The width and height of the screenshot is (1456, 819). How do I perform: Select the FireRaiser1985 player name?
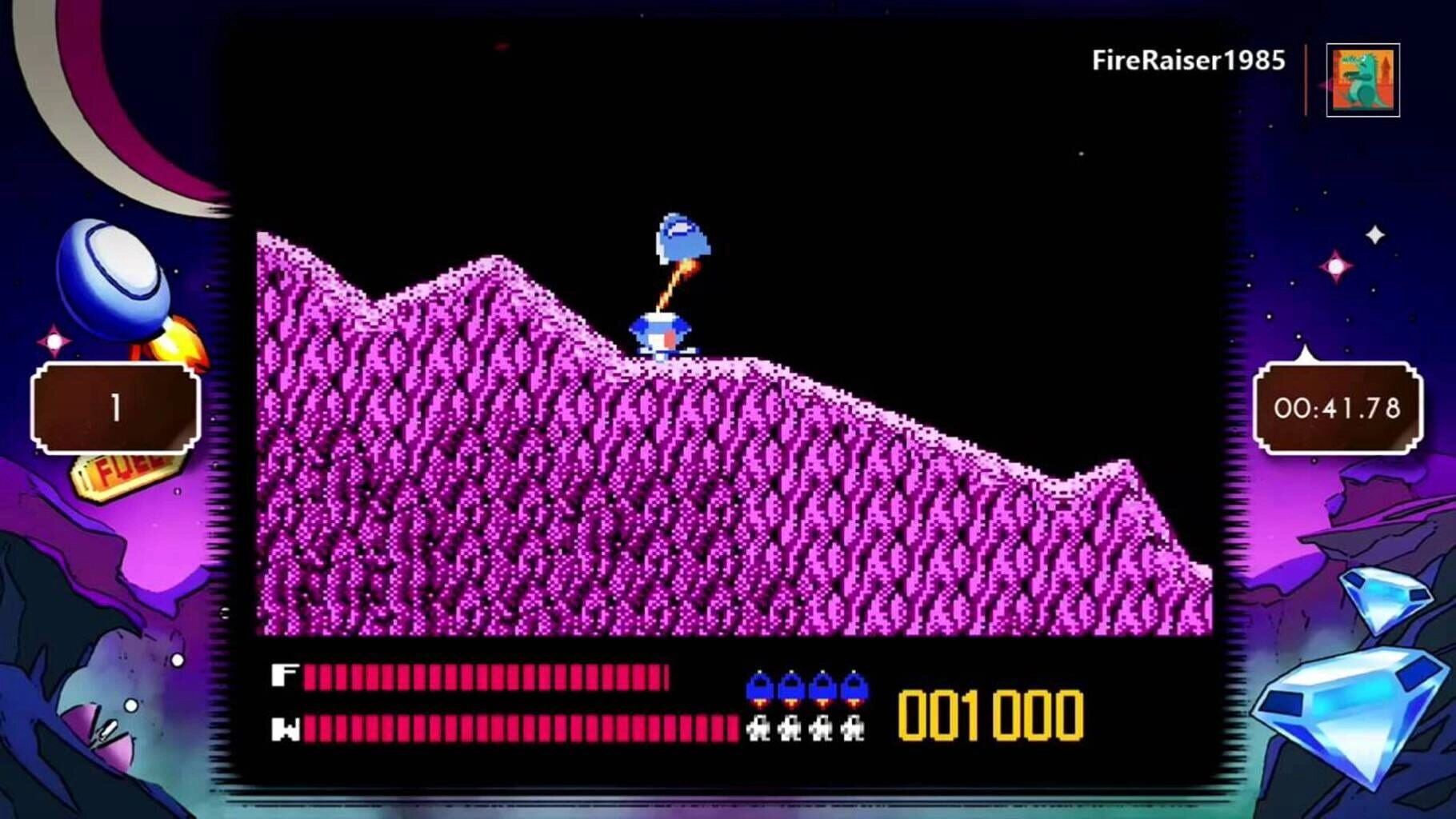[x=1188, y=61]
